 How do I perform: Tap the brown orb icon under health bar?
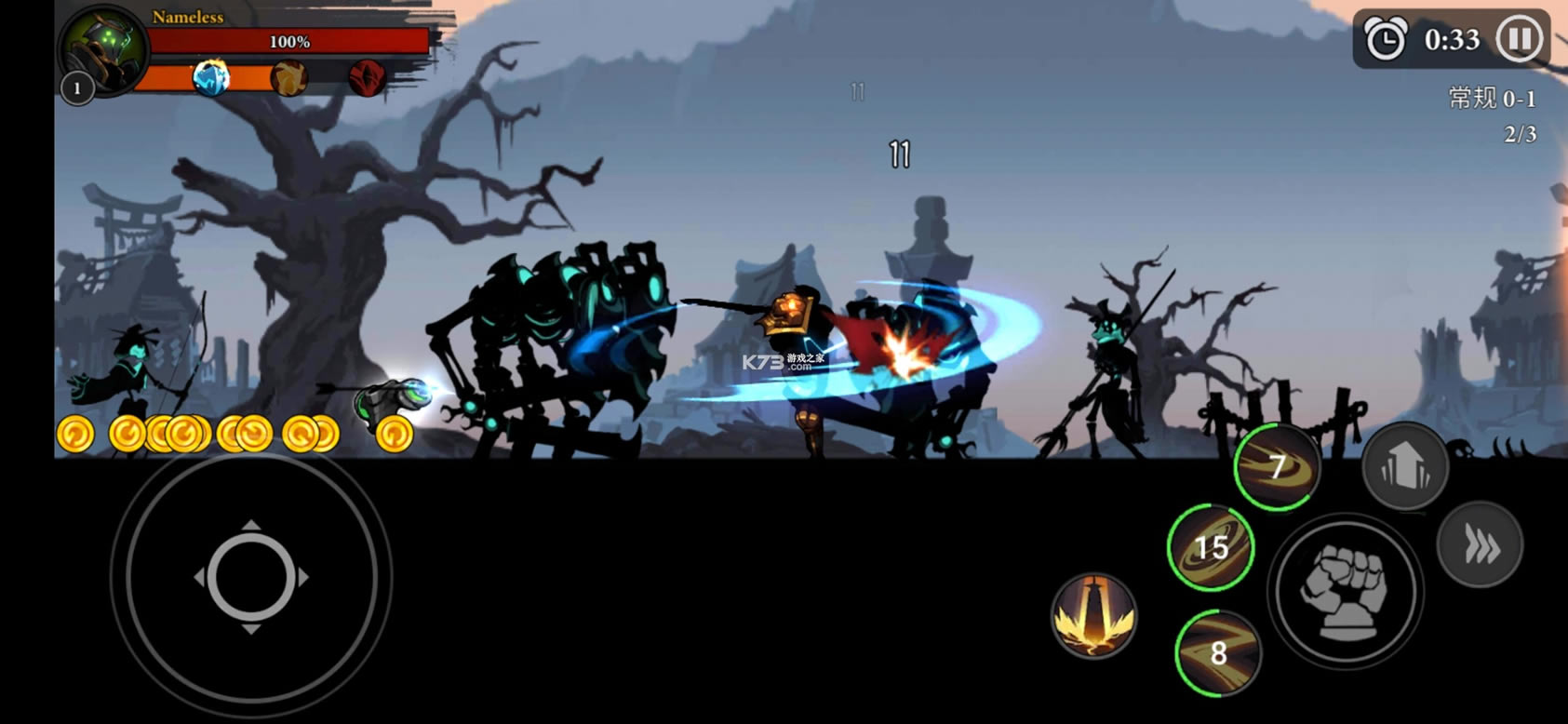pos(289,78)
